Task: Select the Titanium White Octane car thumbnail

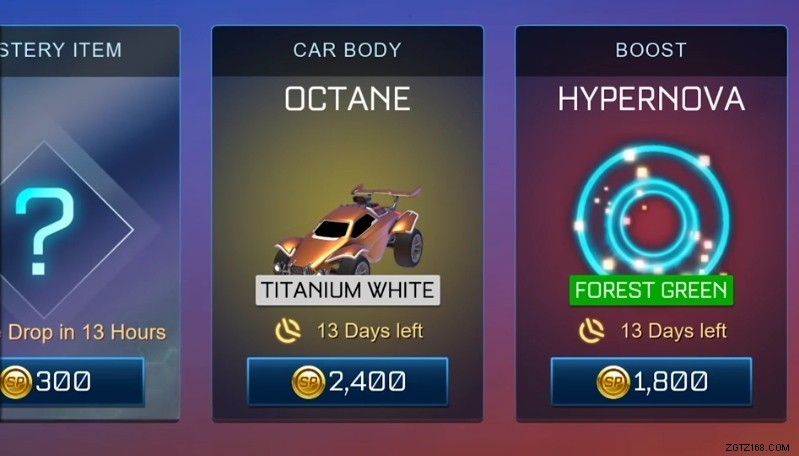Action: pos(347,230)
